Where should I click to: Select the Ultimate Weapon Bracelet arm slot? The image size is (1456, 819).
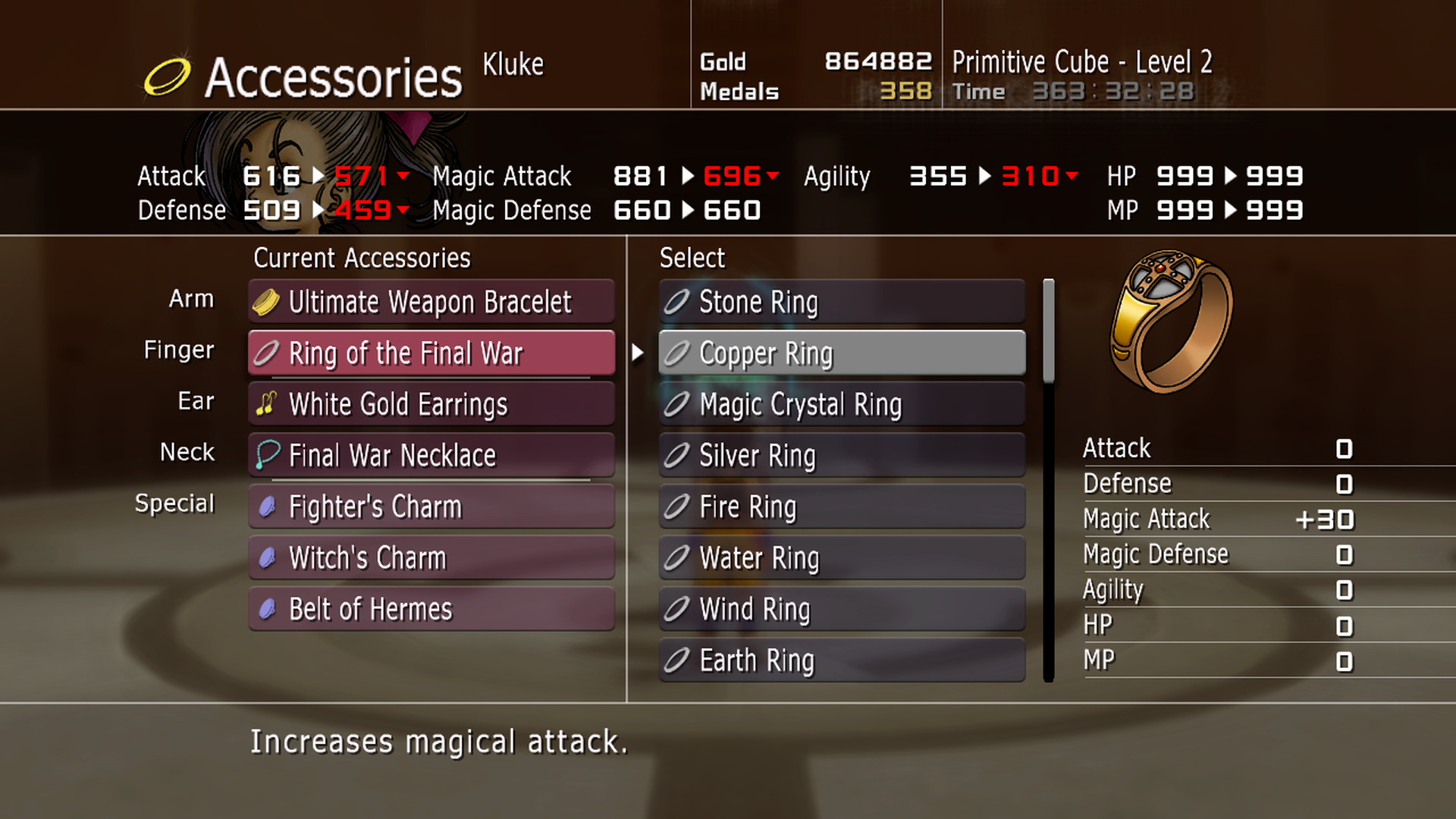431,302
